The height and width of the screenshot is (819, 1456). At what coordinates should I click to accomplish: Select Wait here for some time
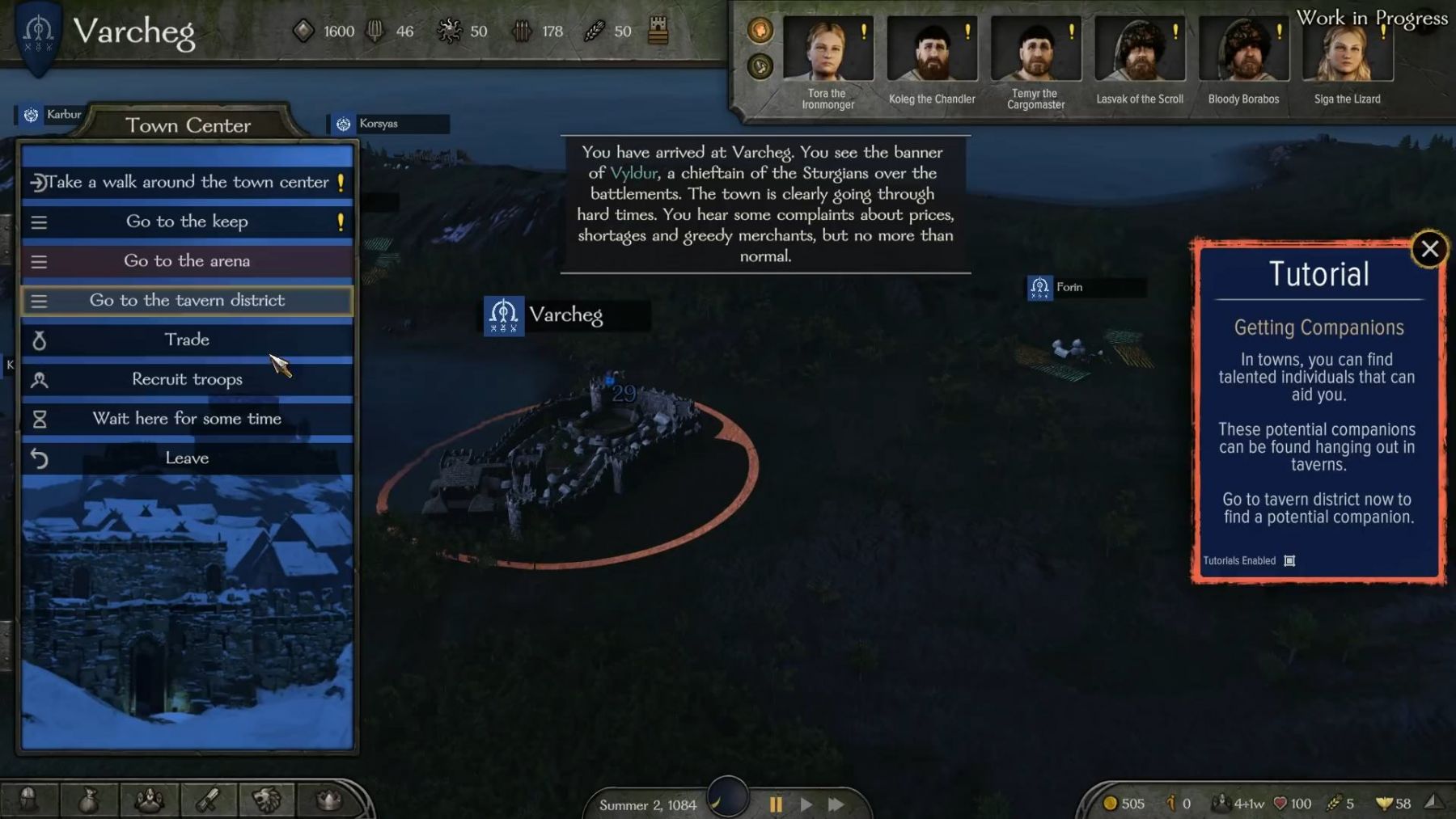pos(187,419)
